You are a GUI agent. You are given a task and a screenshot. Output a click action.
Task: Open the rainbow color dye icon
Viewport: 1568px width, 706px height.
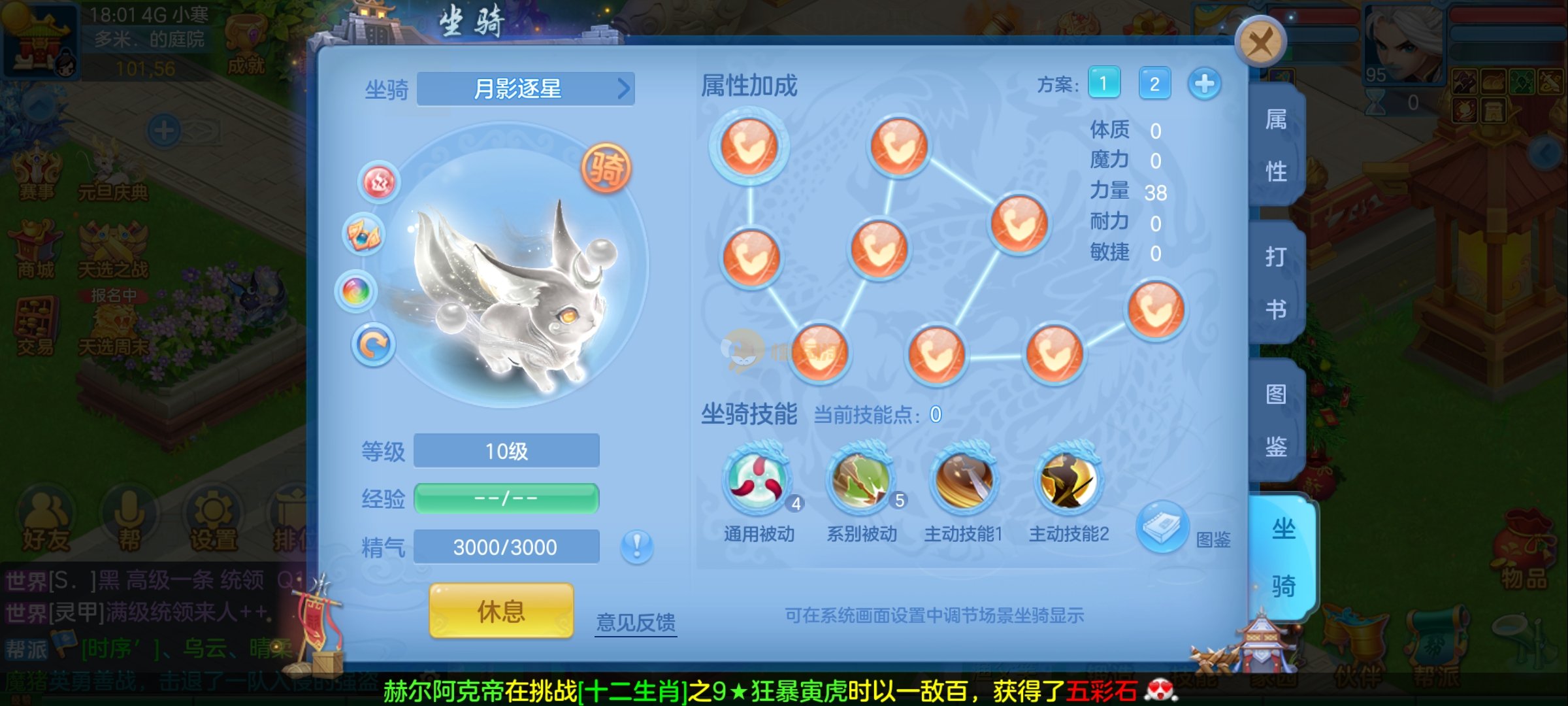(356, 291)
